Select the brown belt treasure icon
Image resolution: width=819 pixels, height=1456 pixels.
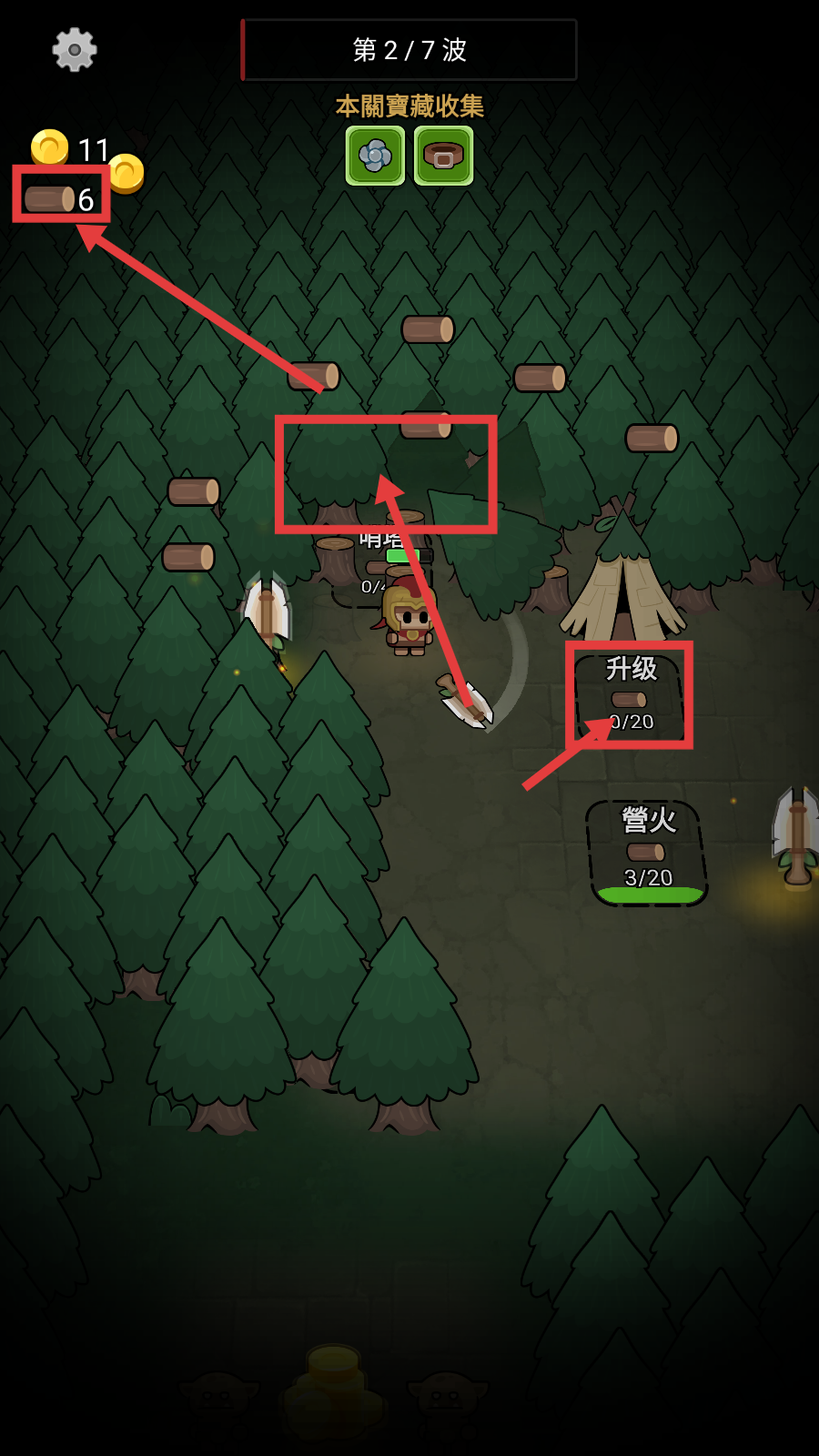[x=444, y=156]
